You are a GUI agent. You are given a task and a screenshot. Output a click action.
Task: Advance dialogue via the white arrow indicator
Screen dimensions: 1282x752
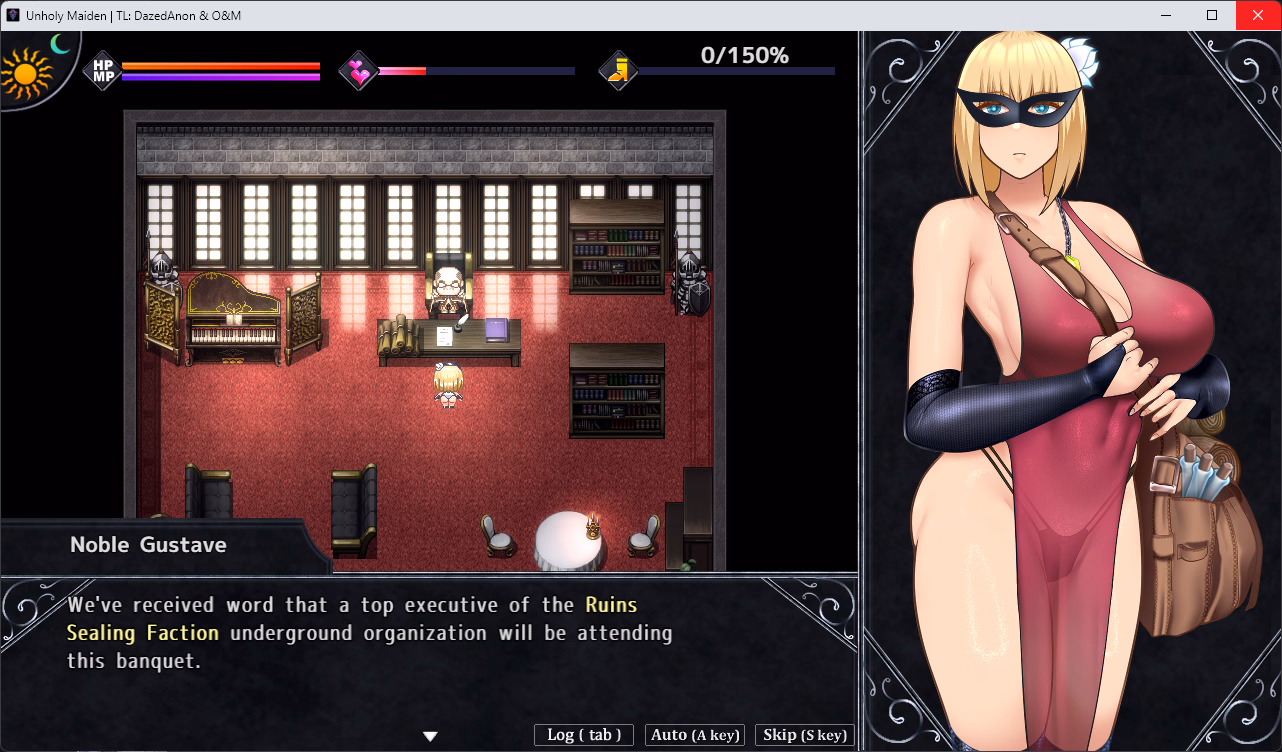[x=430, y=737]
